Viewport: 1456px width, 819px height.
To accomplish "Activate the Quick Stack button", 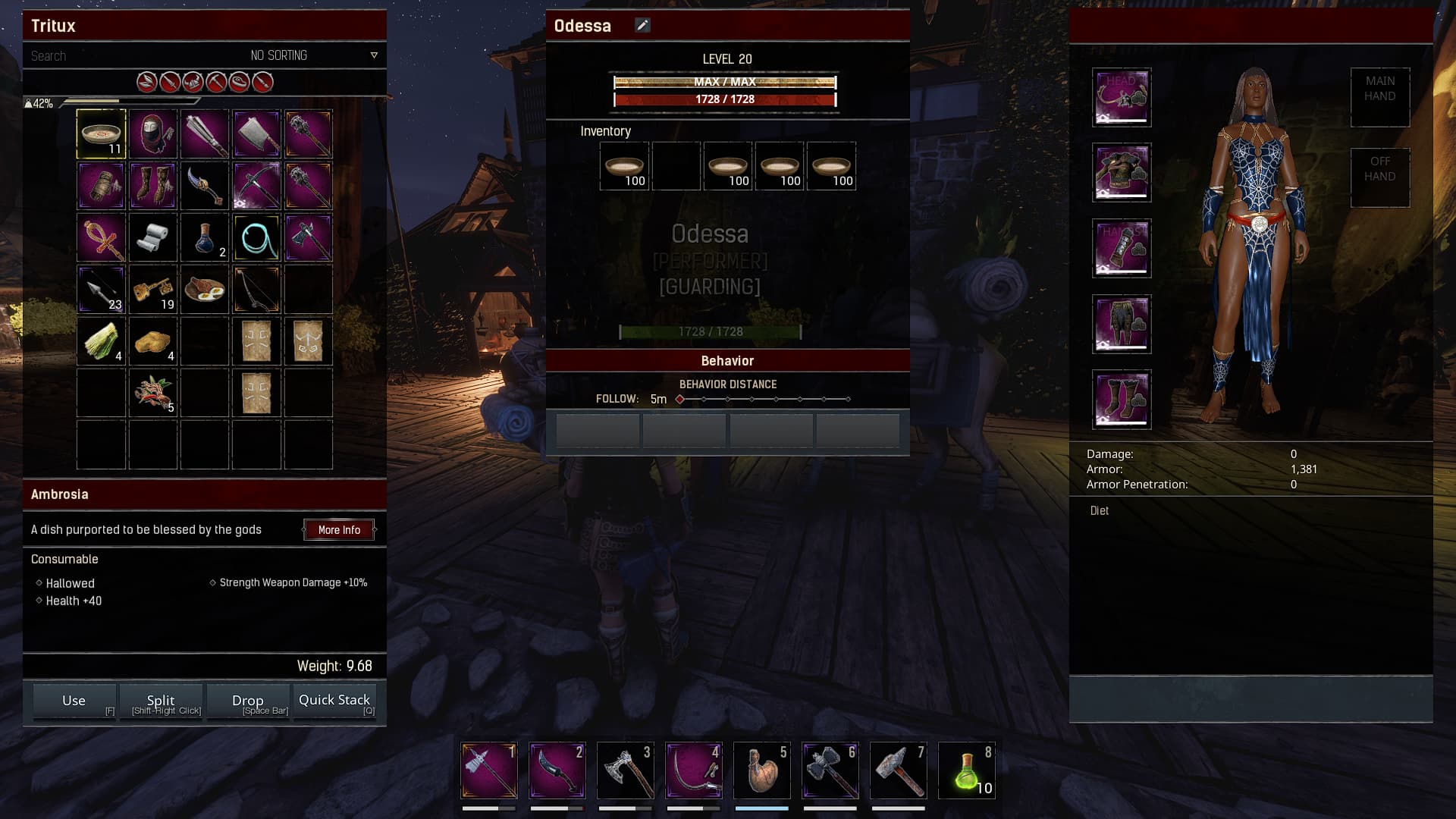I will [334, 701].
